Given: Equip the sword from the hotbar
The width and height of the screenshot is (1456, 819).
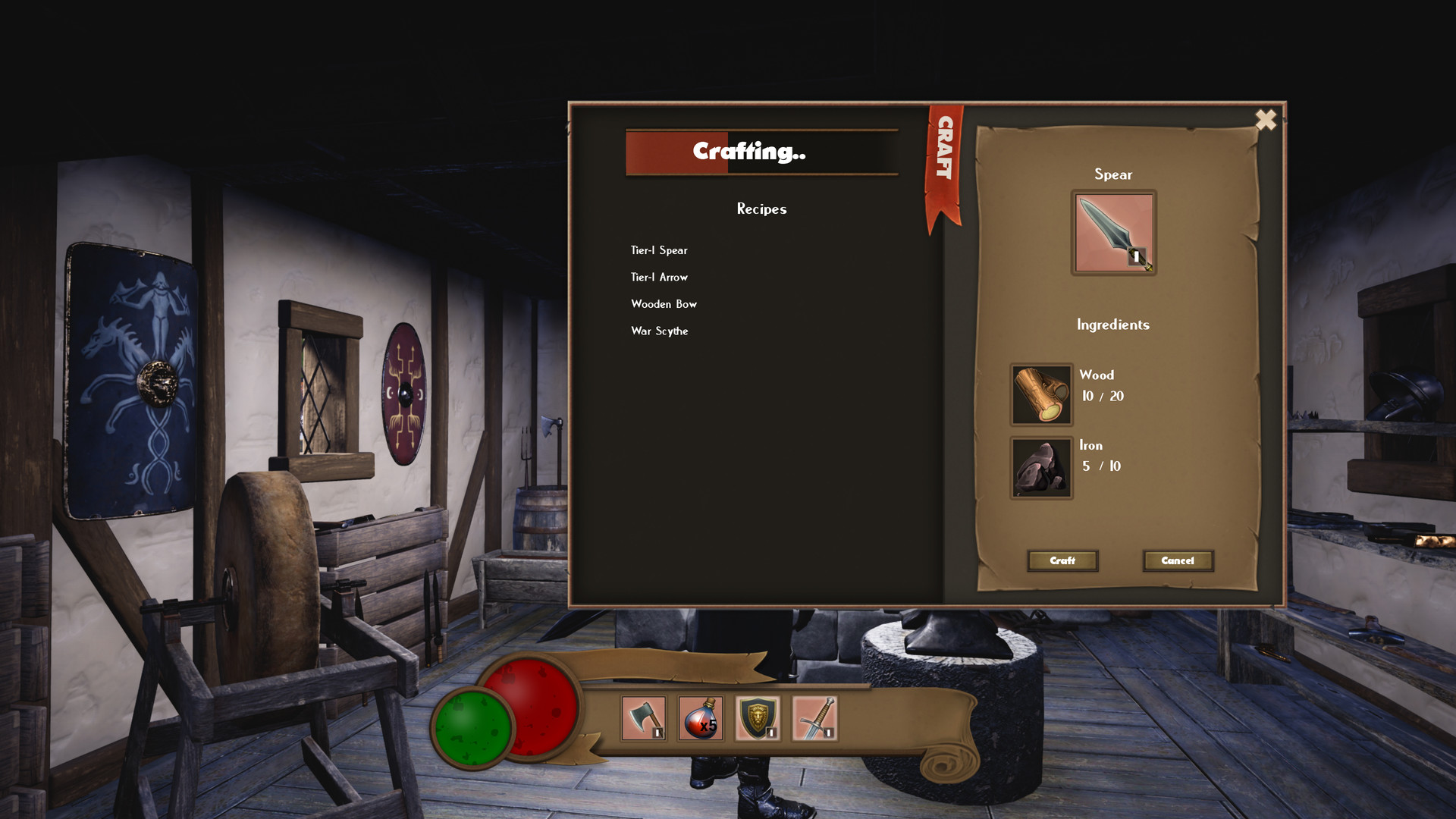Looking at the screenshot, I should (x=817, y=719).
